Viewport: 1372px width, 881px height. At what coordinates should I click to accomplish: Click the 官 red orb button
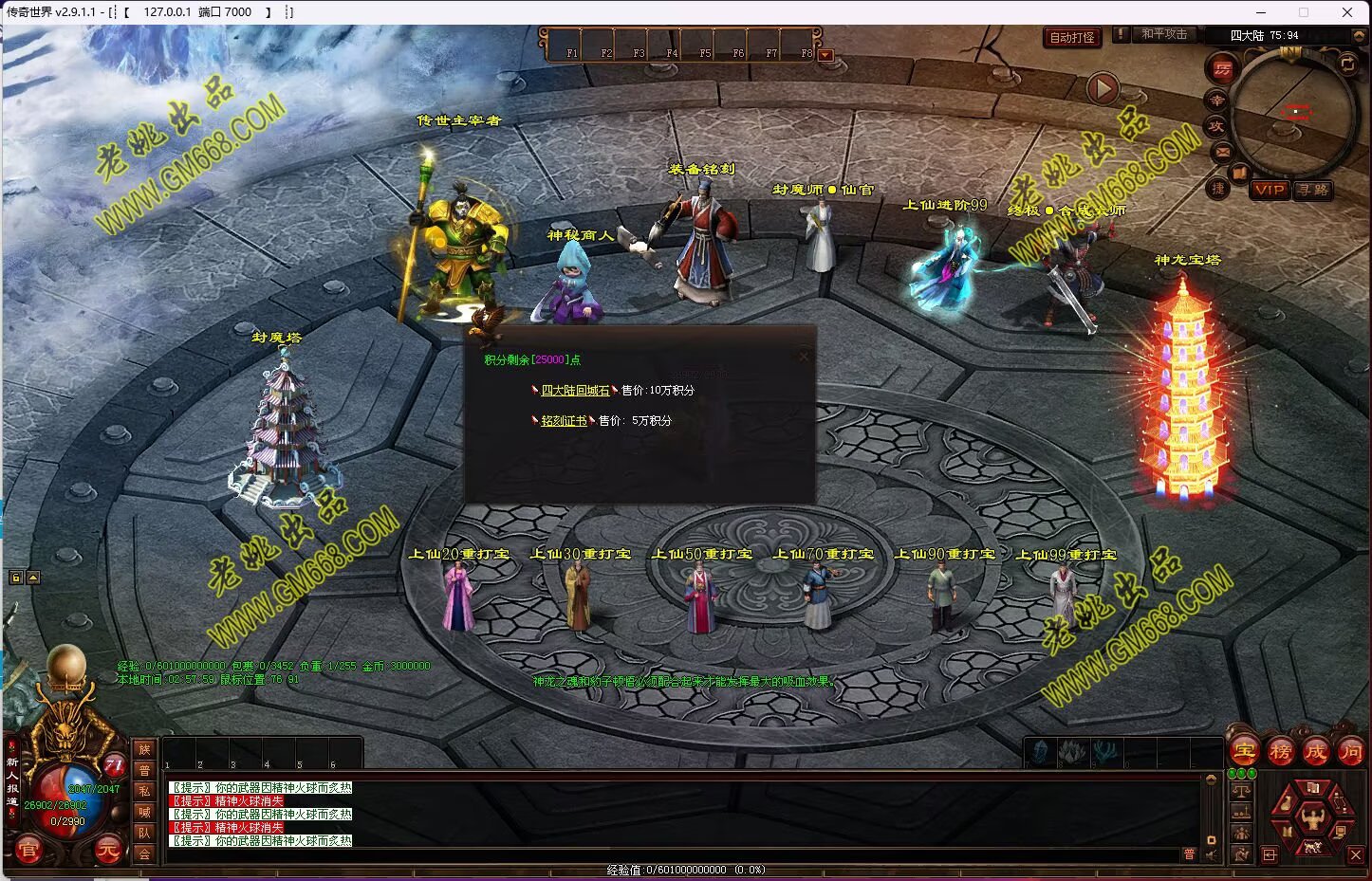[x=28, y=851]
